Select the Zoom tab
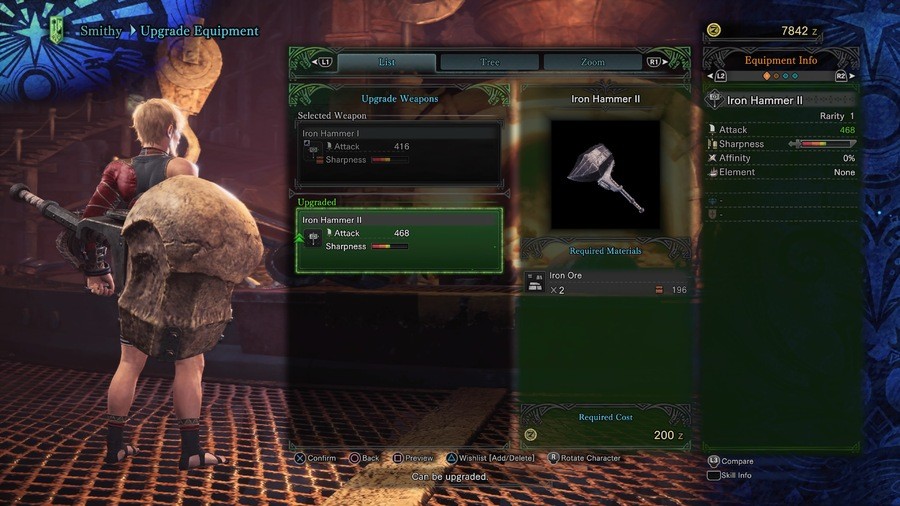The width and height of the screenshot is (900, 506). [x=592, y=62]
